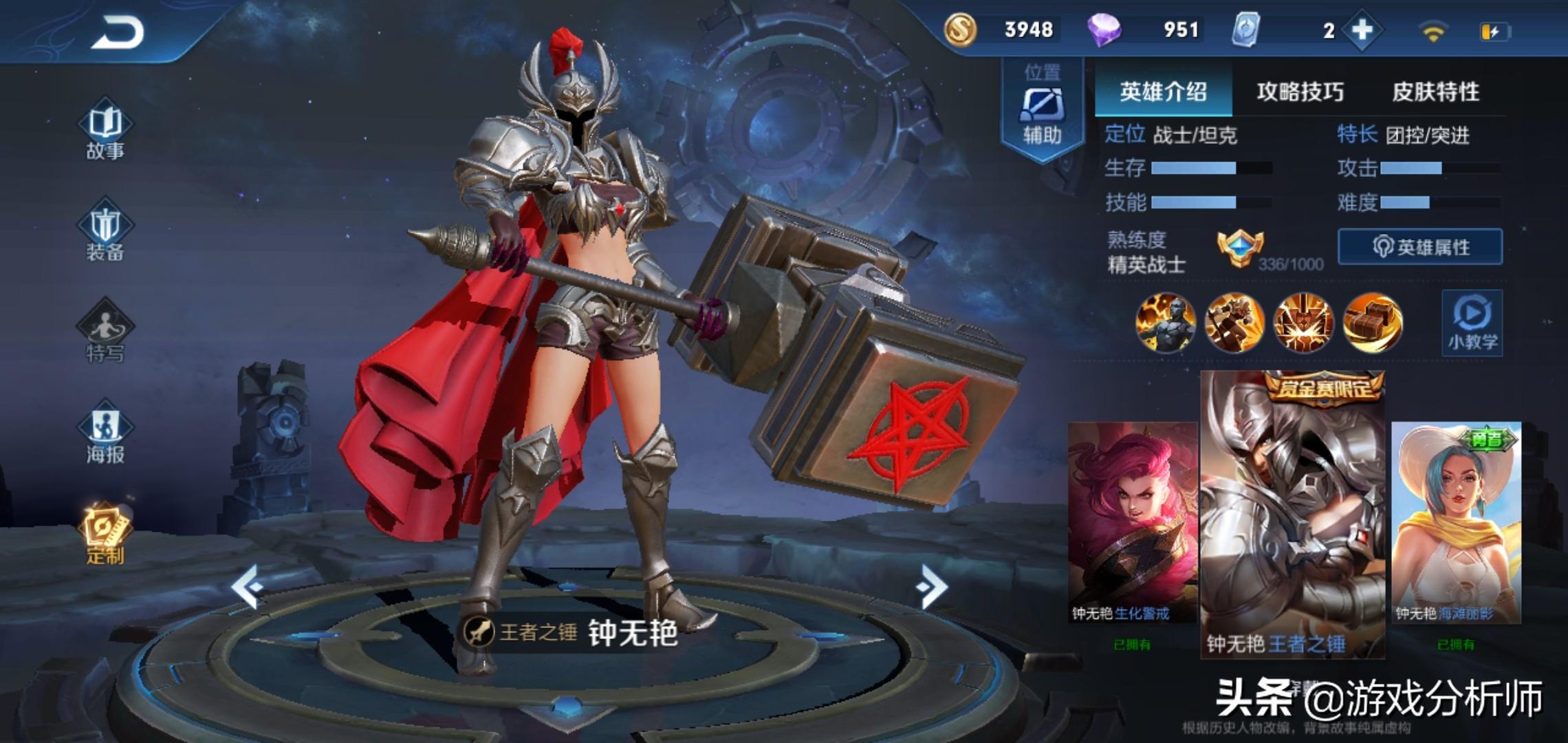Choose the 海滩丽影 skin thumbnail
The width and height of the screenshot is (1568, 743).
pyautogui.click(x=1456, y=523)
